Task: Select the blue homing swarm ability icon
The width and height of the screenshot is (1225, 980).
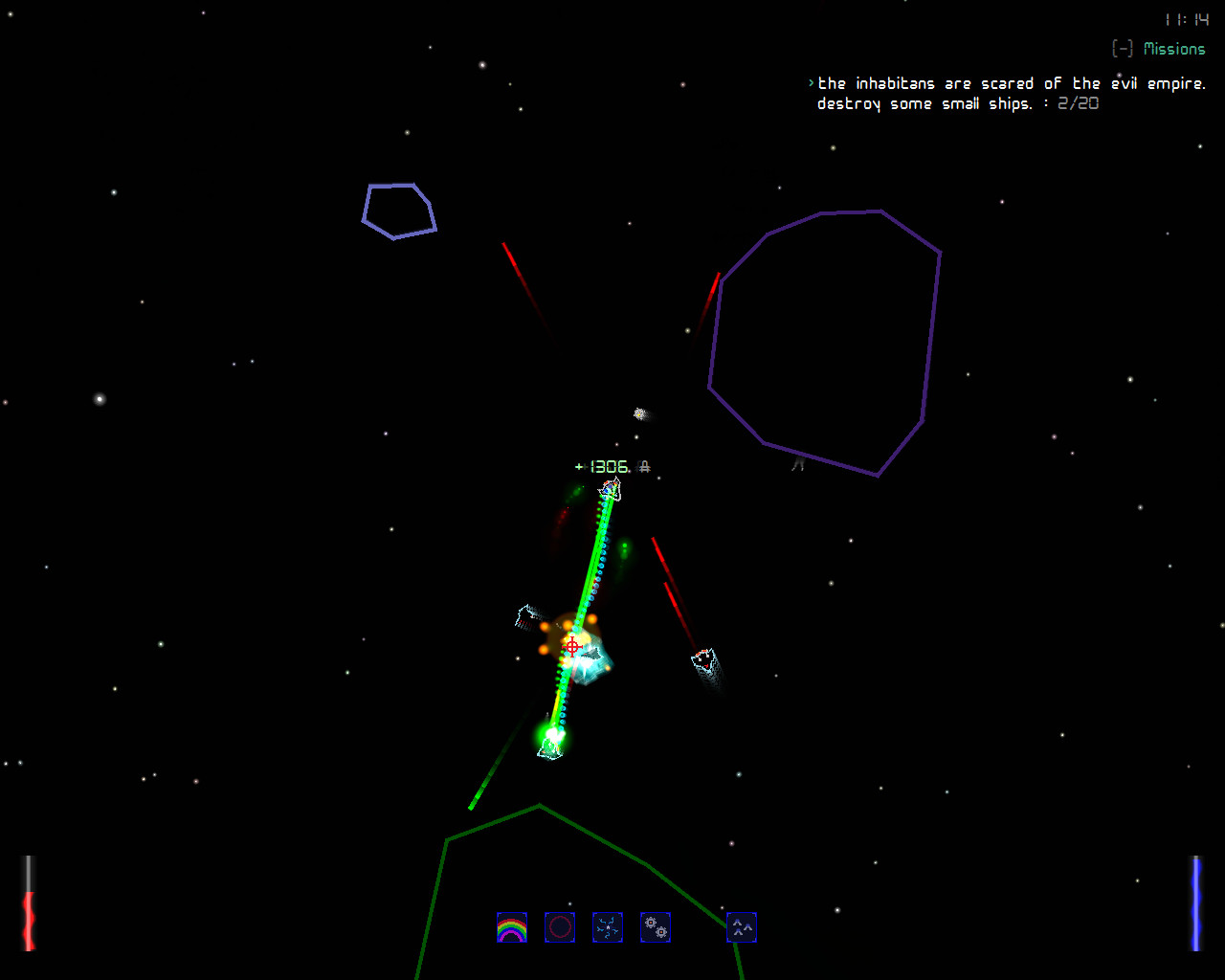Action: (x=608, y=926)
